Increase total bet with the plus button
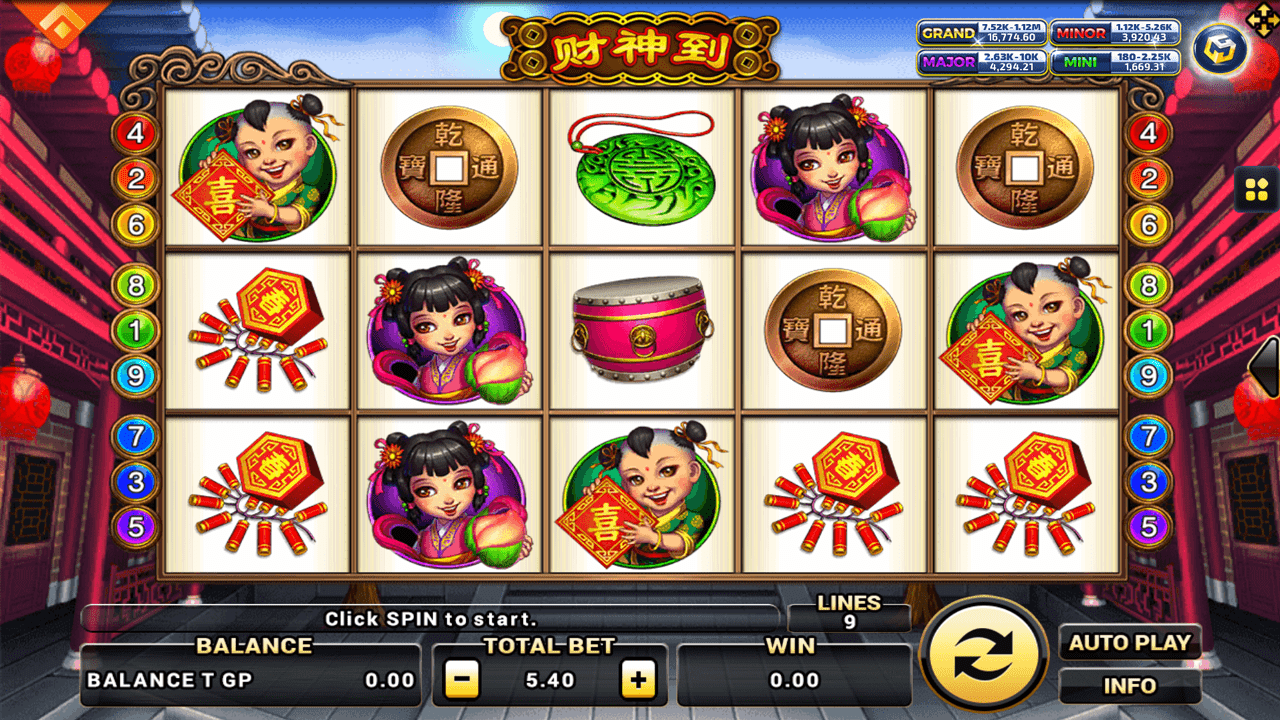Screen dimensions: 1280x720 point(637,680)
